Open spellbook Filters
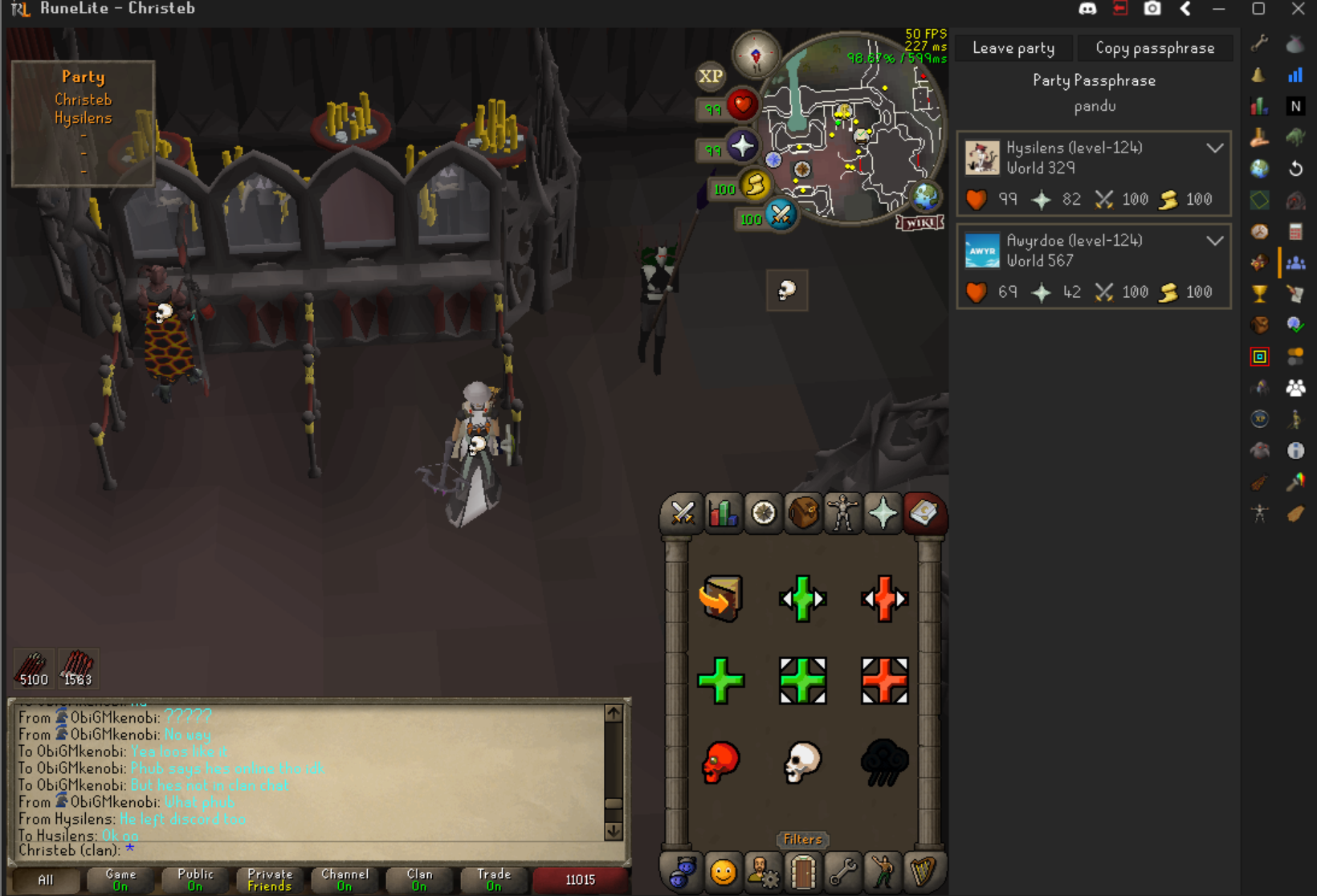Screen dimensions: 1317x896 [802, 839]
